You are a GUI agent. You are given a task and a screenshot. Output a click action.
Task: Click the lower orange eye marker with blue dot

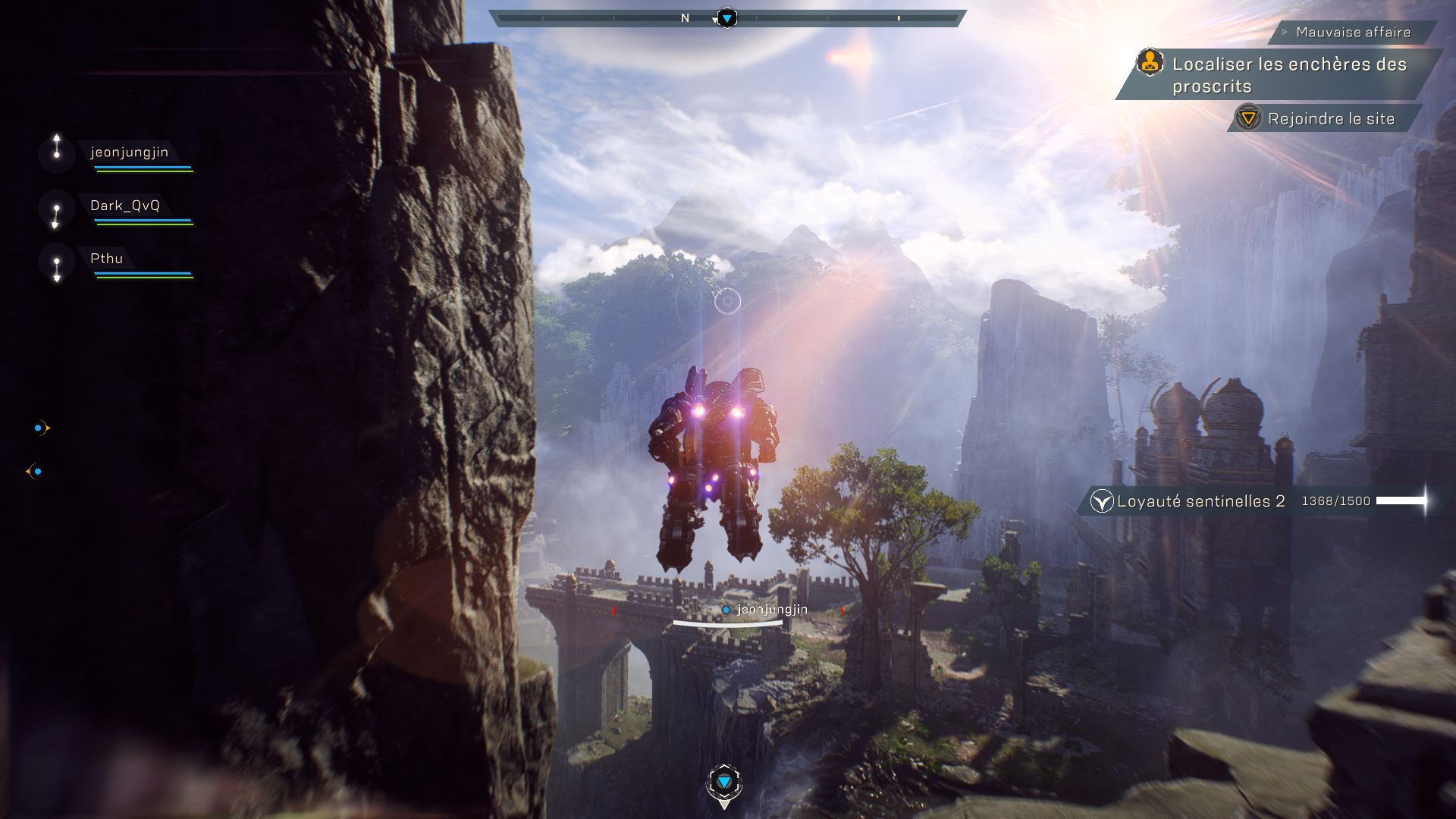click(x=32, y=471)
